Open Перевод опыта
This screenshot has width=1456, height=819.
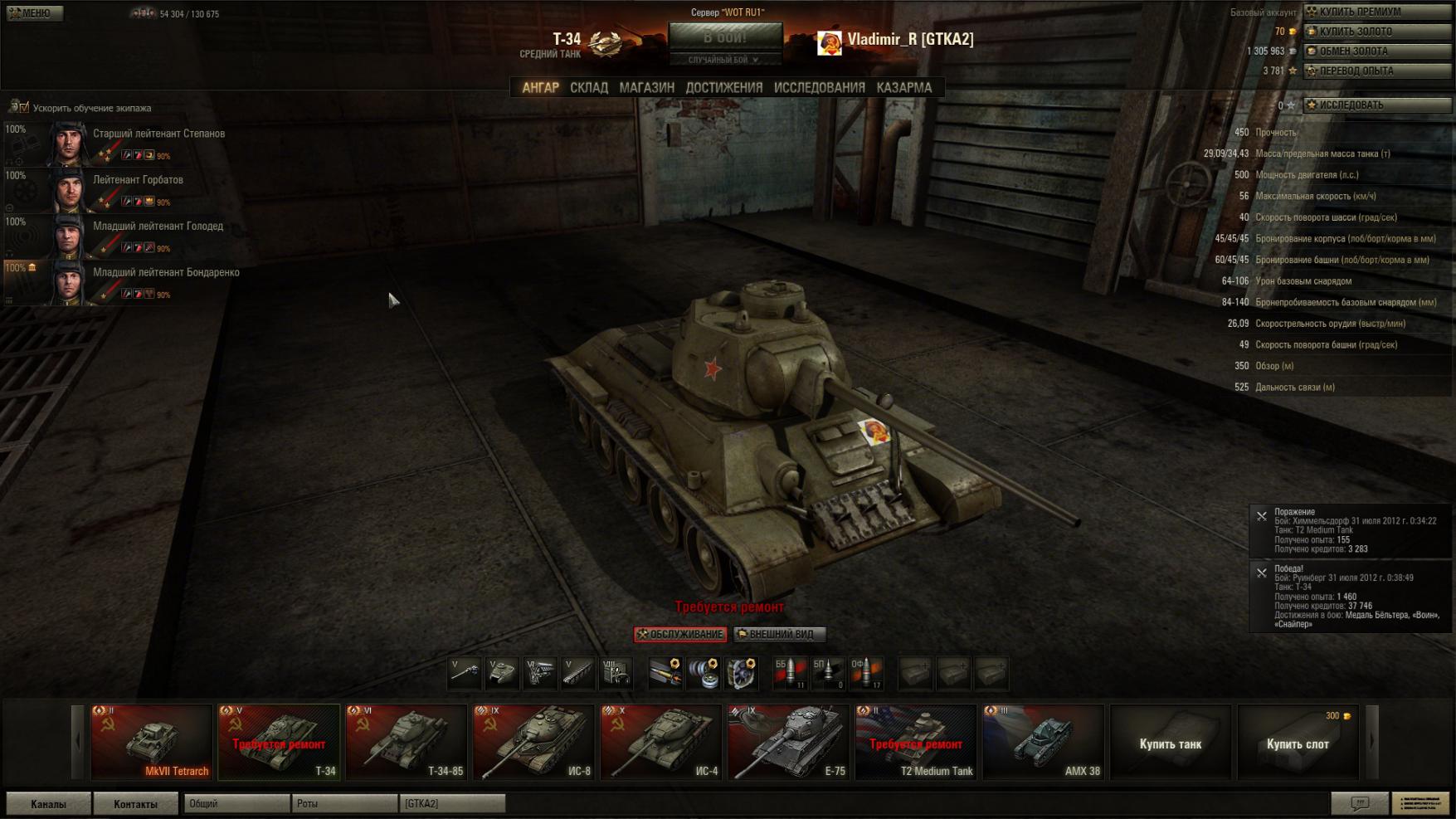pyautogui.click(x=1377, y=71)
